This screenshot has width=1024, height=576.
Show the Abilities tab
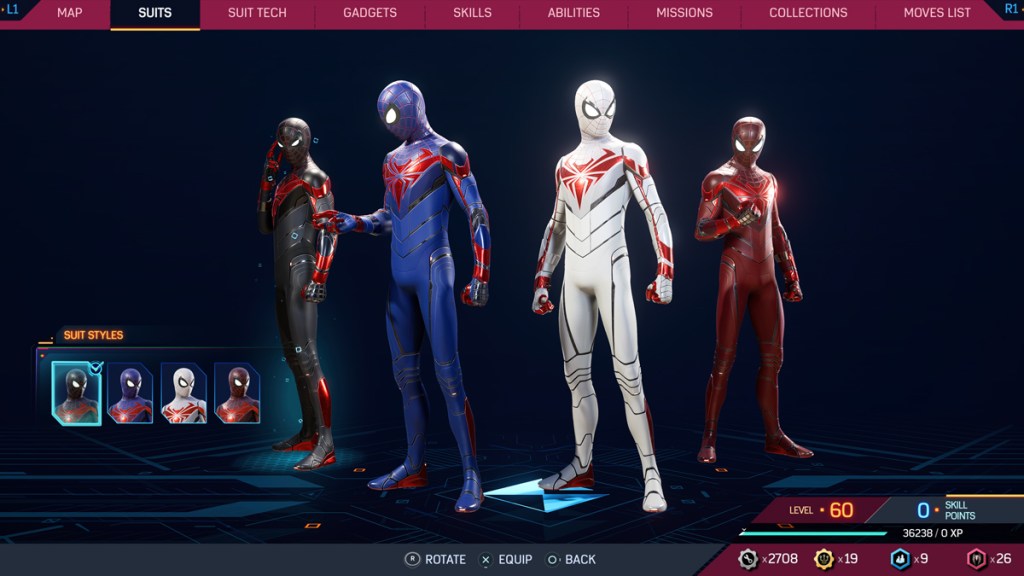tap(574, 13)
